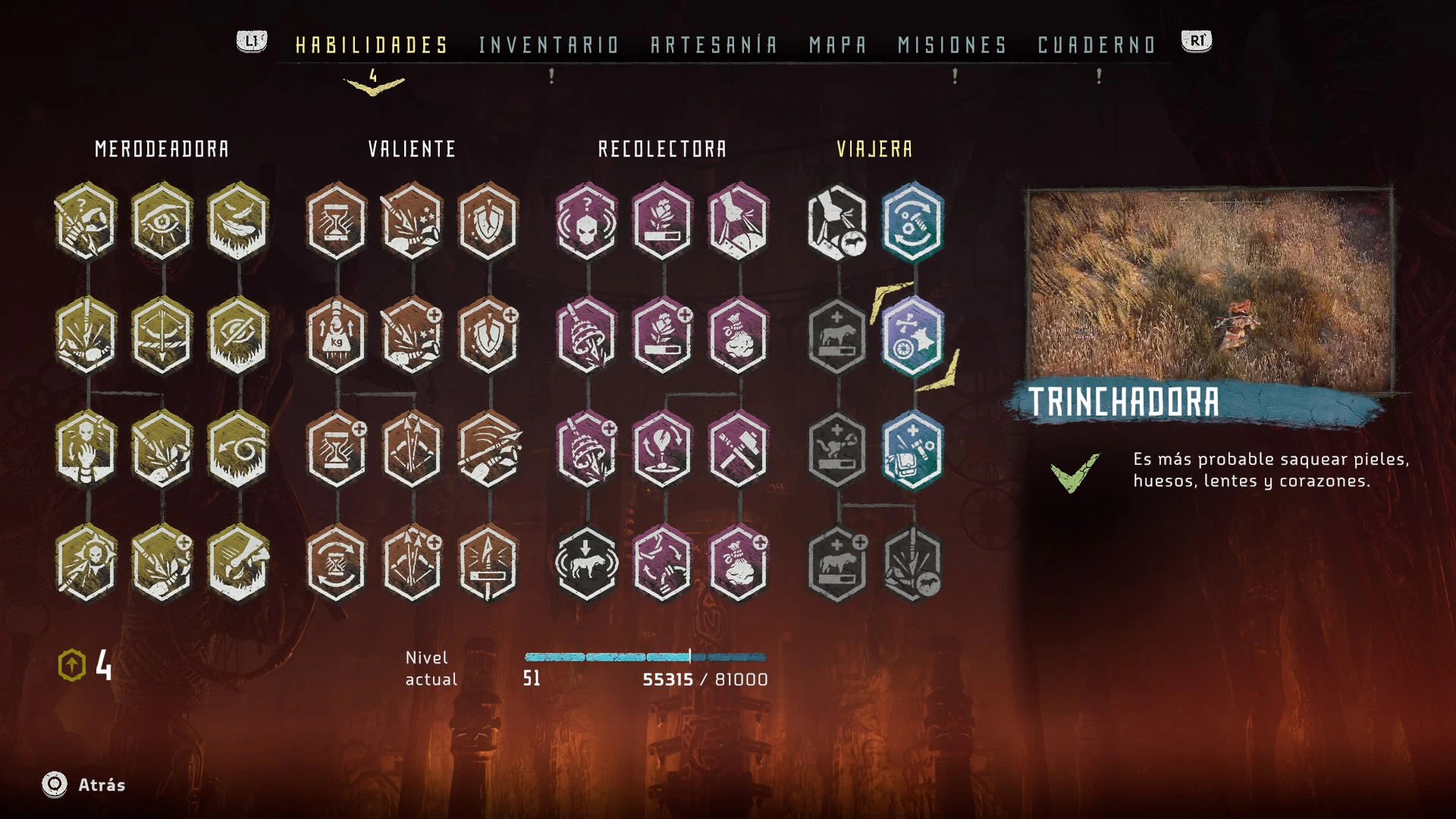Open the Artesanía tab
This screenshot has width=1456, height=819.
click(x=714, y=45)
